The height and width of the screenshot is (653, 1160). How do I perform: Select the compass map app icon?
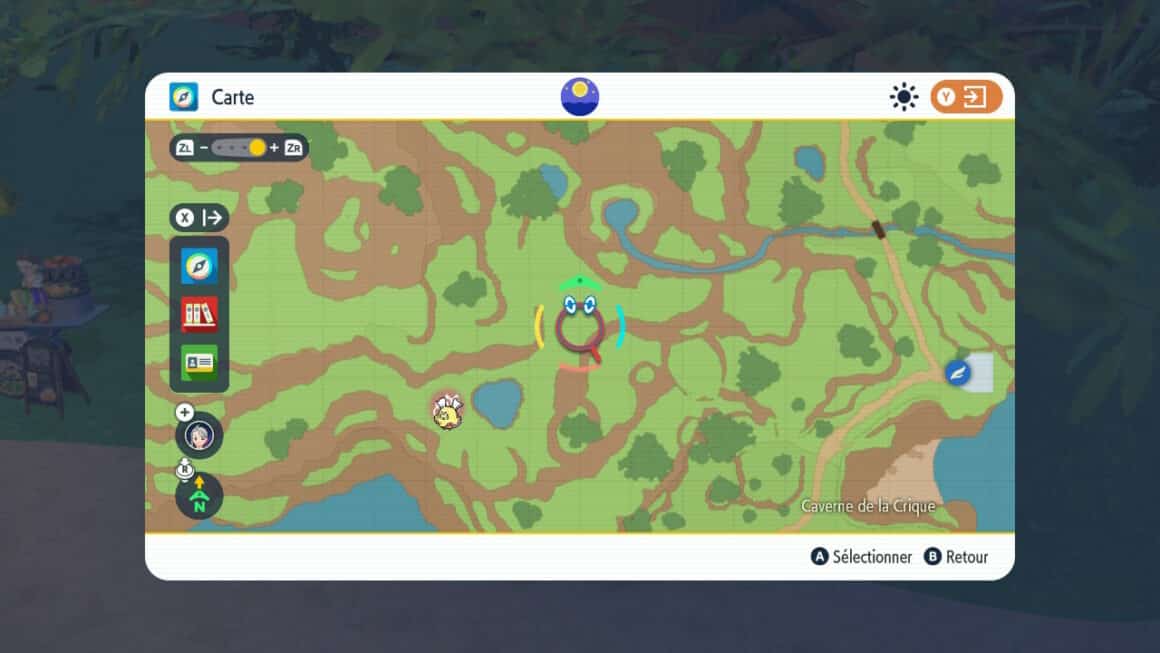click(199, 266)
